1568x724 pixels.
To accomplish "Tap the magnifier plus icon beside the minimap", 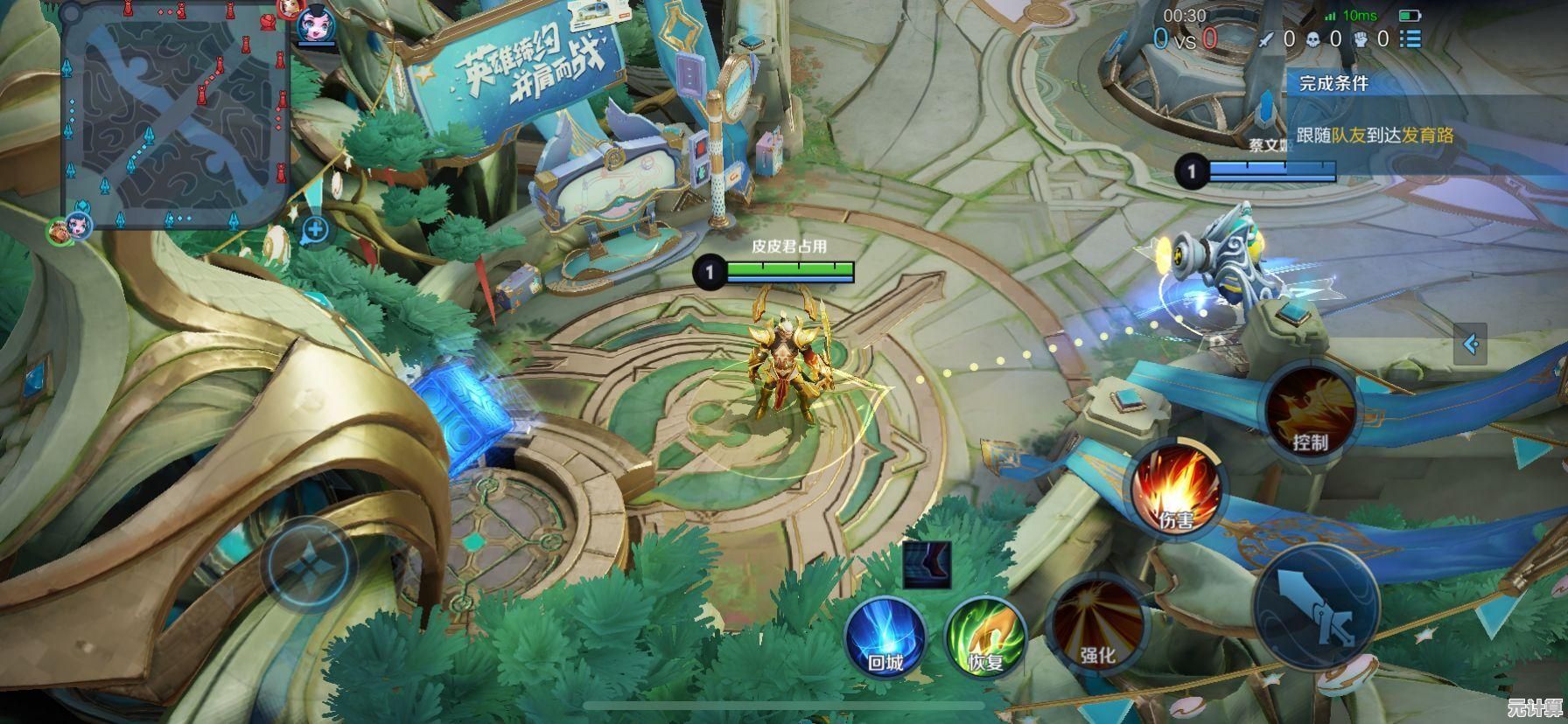I will click(x=315, y=230).
